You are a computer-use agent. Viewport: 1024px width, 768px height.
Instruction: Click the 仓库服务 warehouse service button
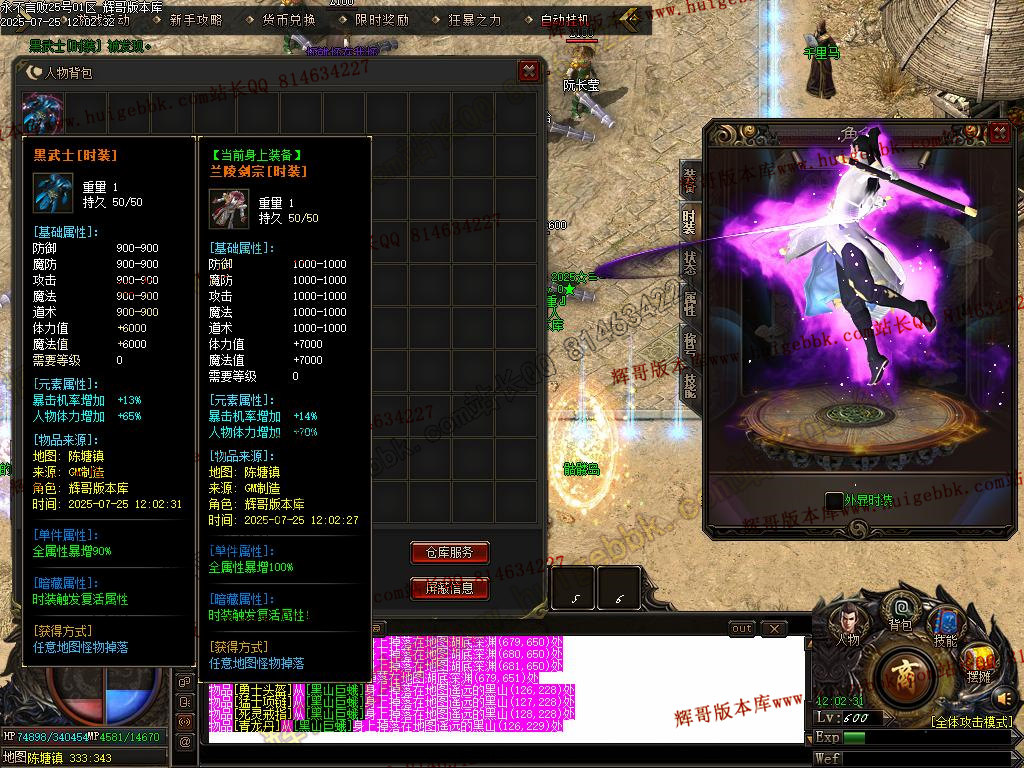tap(449, 552)
